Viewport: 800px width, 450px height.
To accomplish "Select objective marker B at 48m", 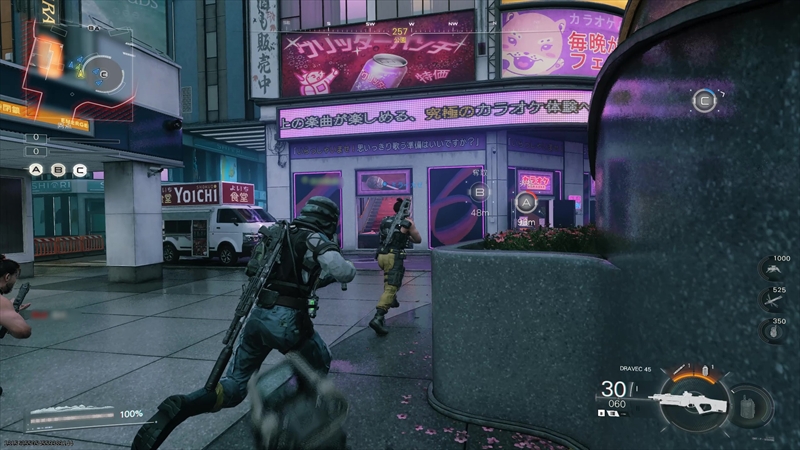I will tap(480, 192).
